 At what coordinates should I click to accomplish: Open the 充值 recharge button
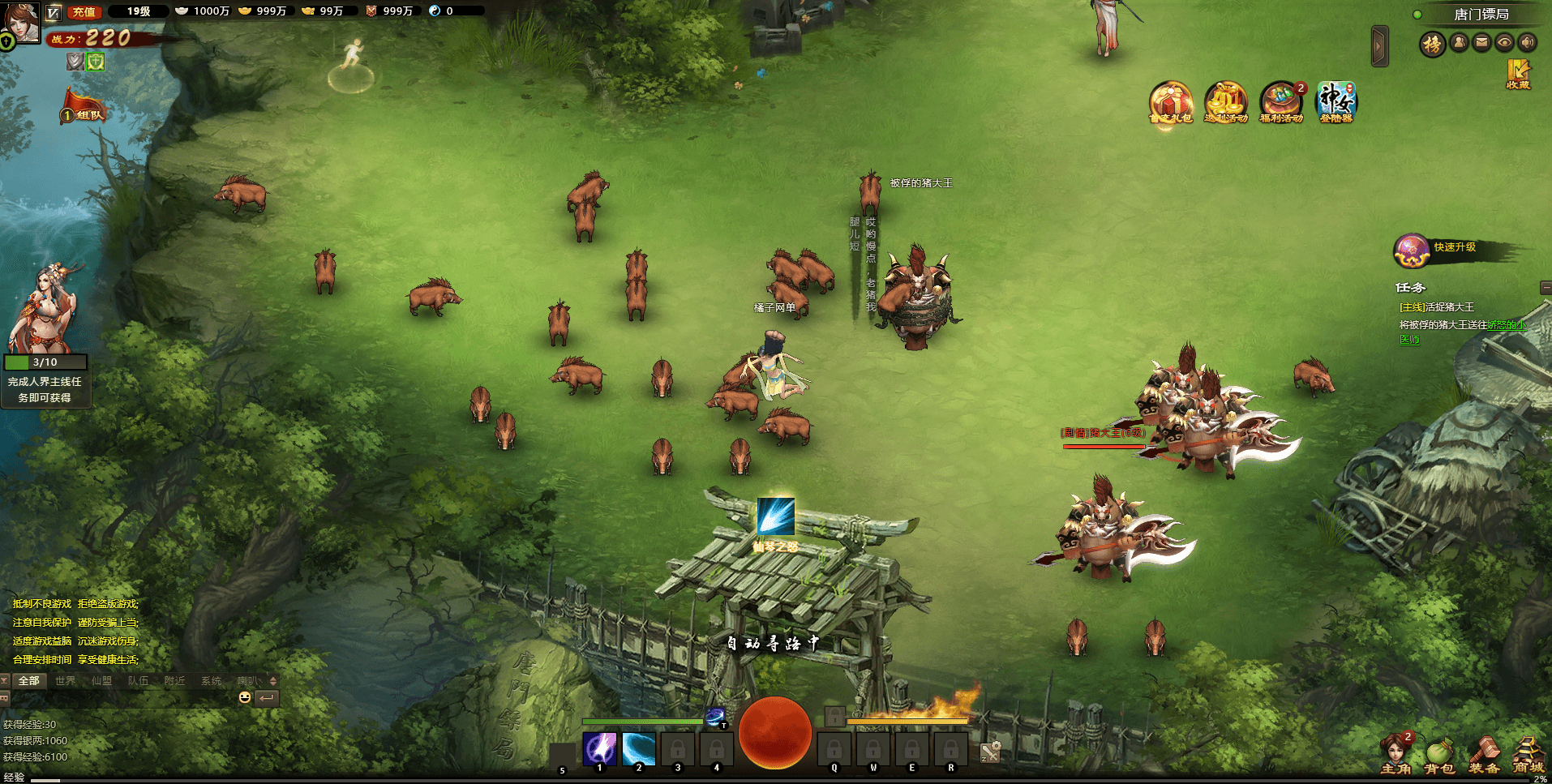[83, 12]
